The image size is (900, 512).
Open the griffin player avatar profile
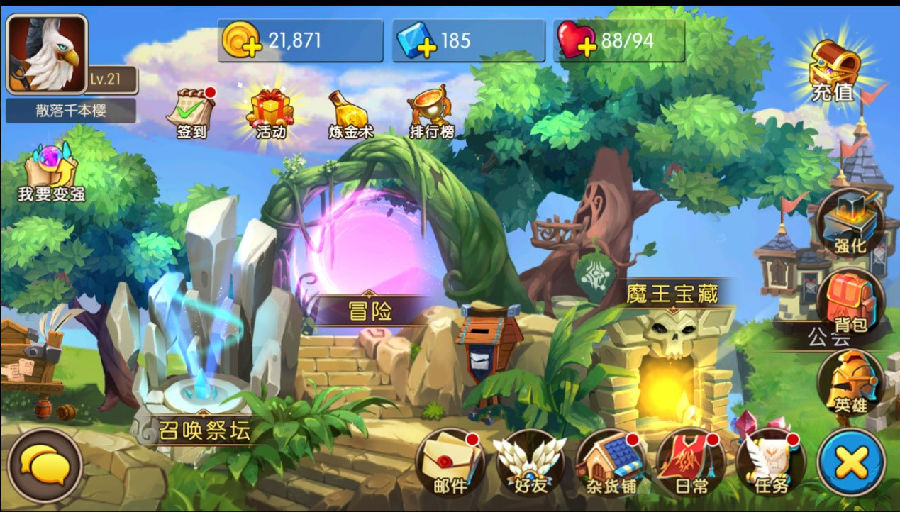[x=47, y=54]
